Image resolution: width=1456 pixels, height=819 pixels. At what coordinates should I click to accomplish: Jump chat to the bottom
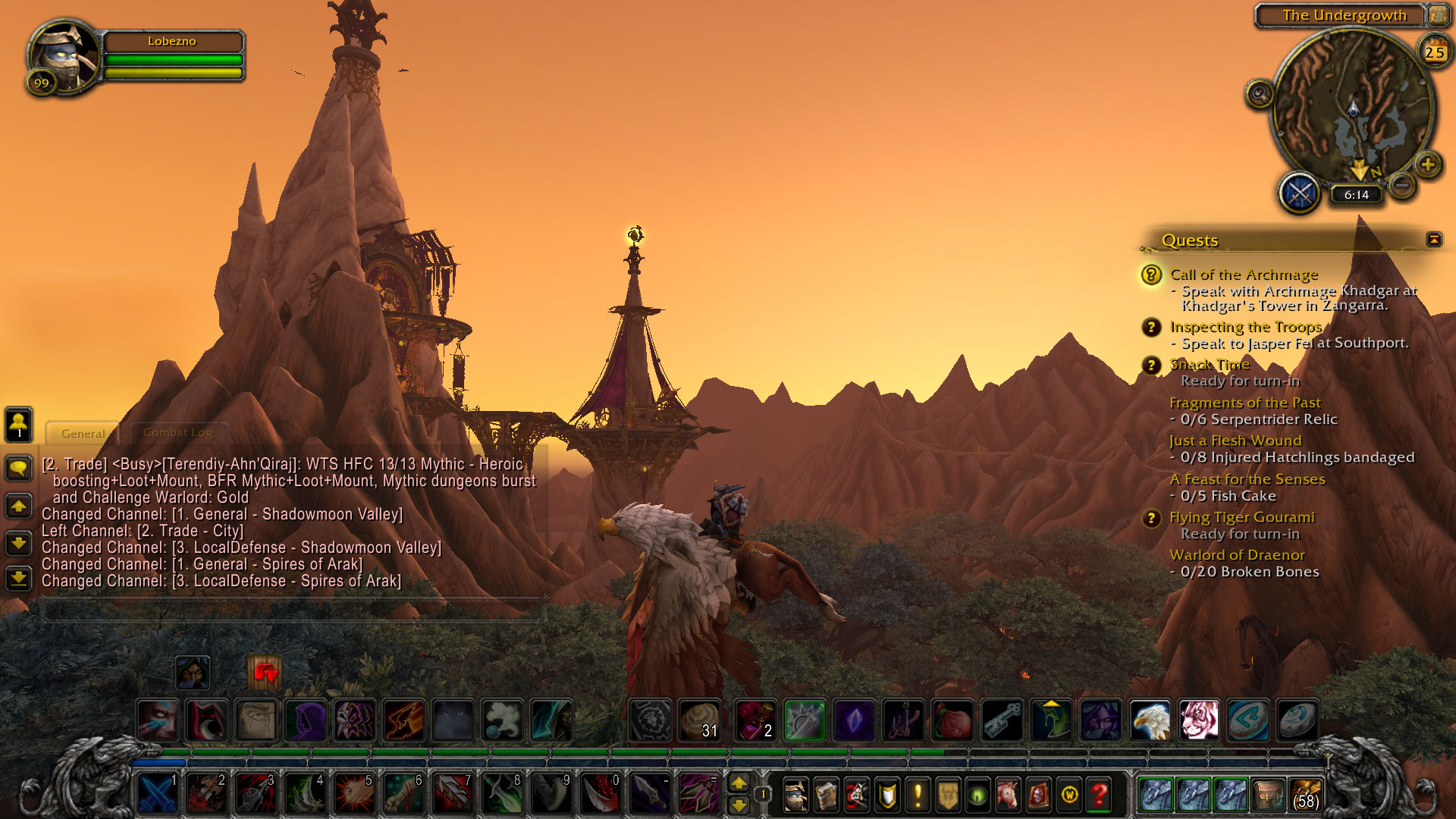tap(18, 579)
